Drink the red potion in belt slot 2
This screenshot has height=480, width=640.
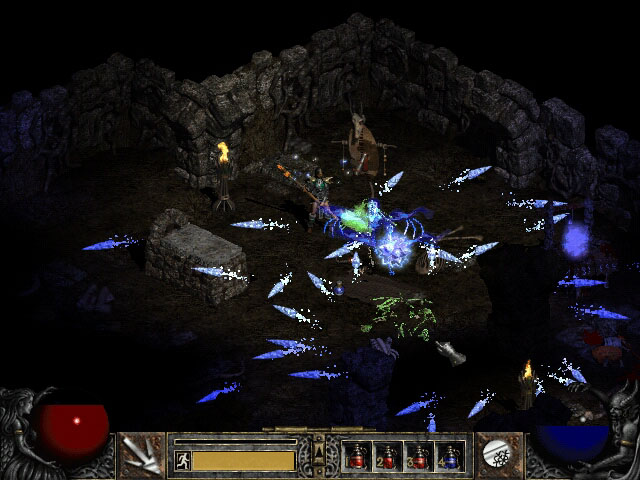[x=388, y=456]
